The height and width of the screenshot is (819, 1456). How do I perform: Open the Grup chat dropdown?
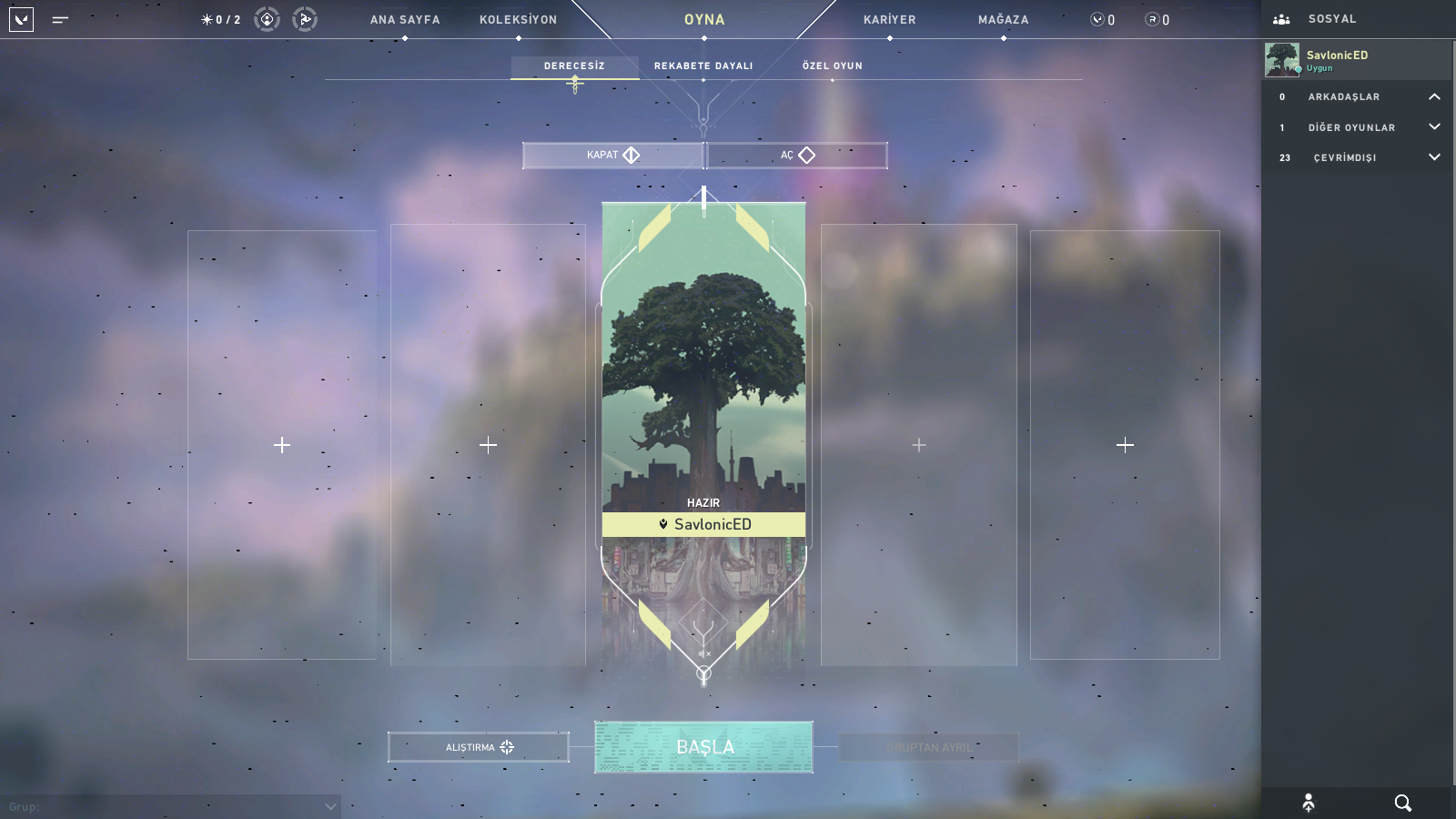pyautogui.click(x=330, y=806)
